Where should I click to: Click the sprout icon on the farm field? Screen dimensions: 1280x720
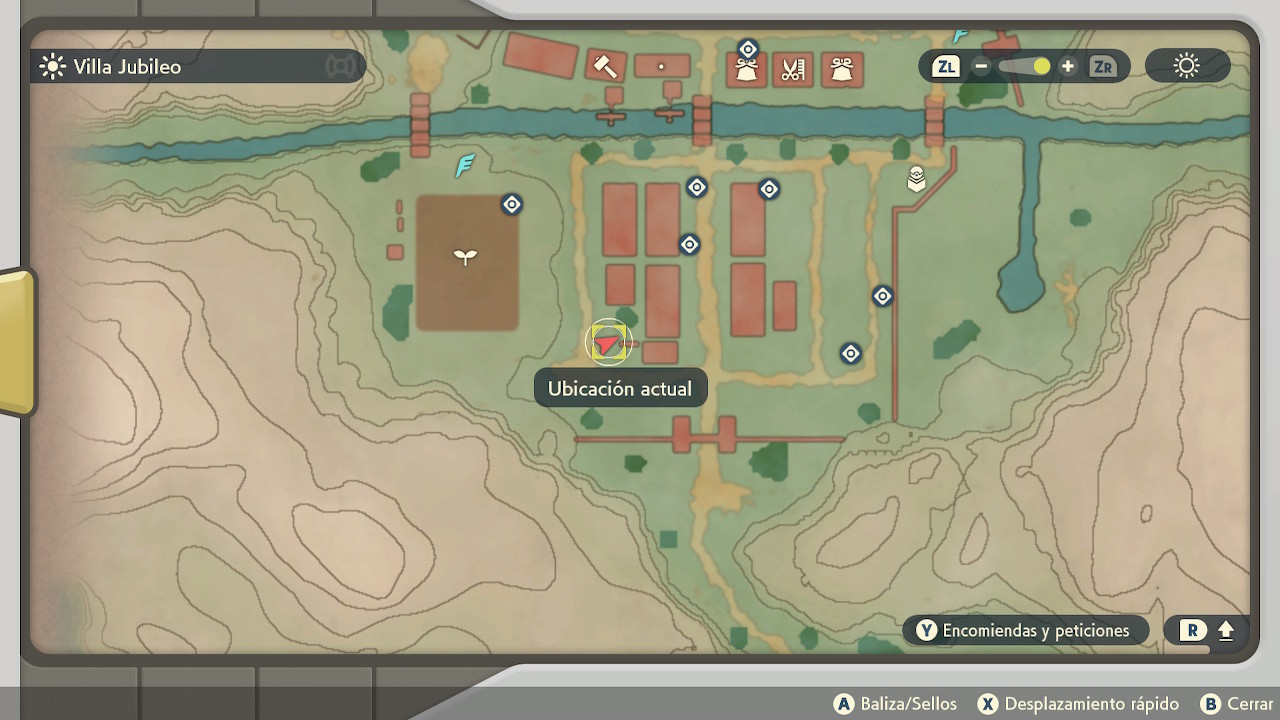[465, 256]
